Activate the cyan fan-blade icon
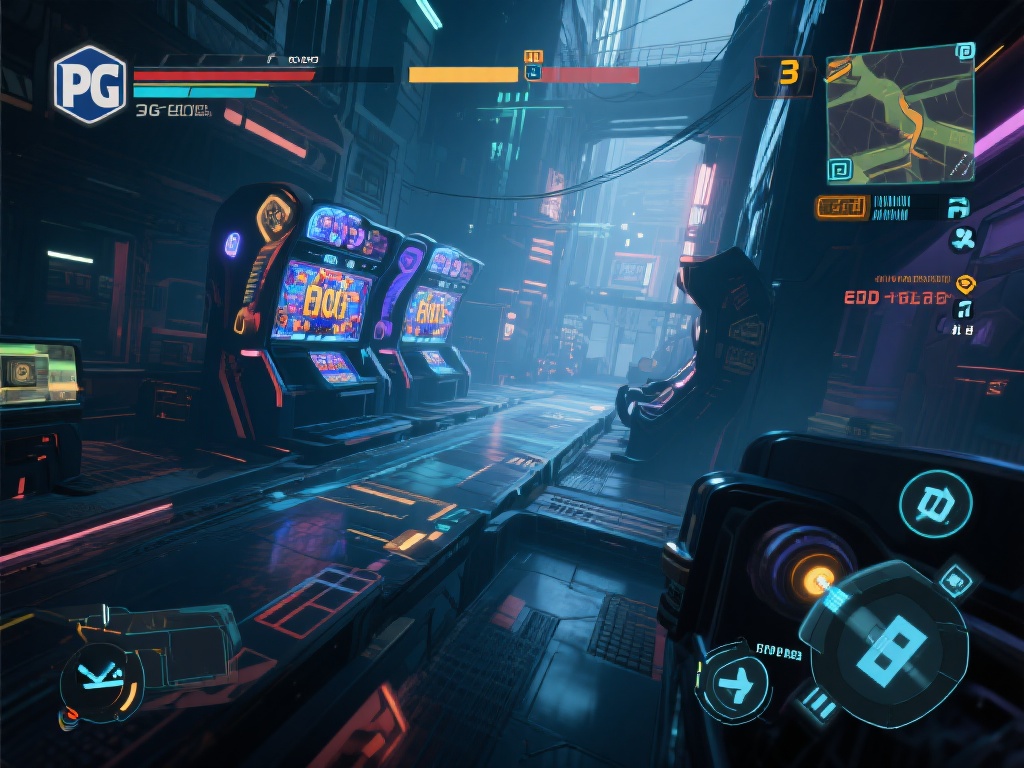1024x768 pixels. point(963,238)
